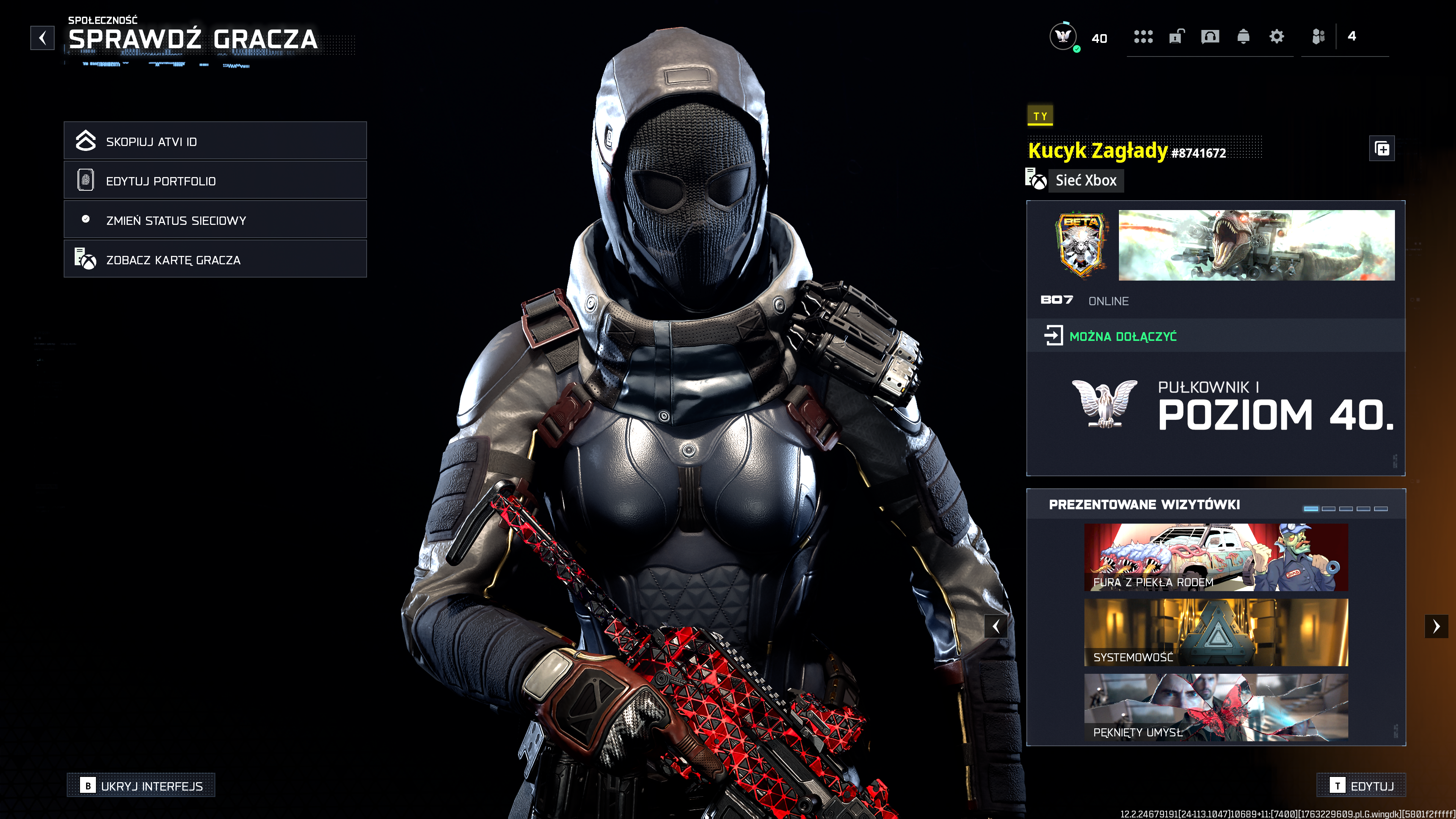Click the player rank emblem icon
The height and width of the screenshot is (819, 1456).
[x=1062, y=37]
